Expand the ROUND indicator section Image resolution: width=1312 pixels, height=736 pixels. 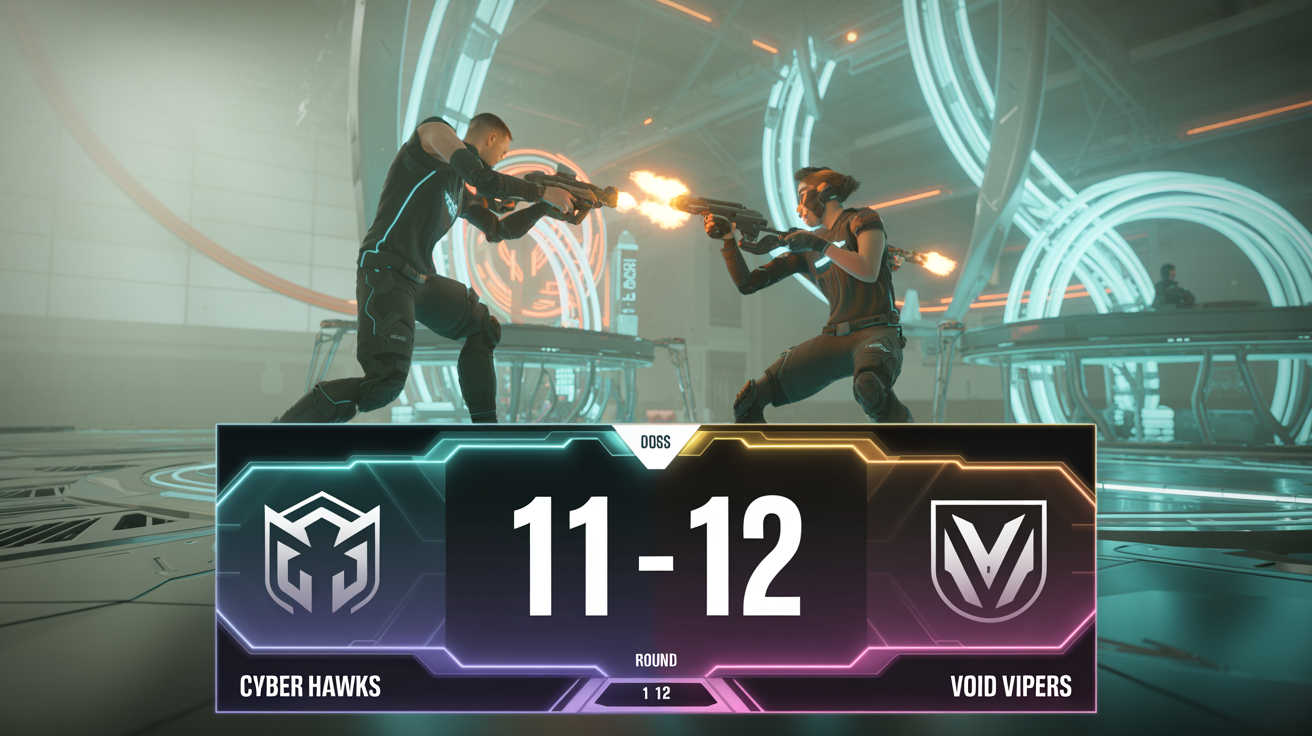[656, 660]
